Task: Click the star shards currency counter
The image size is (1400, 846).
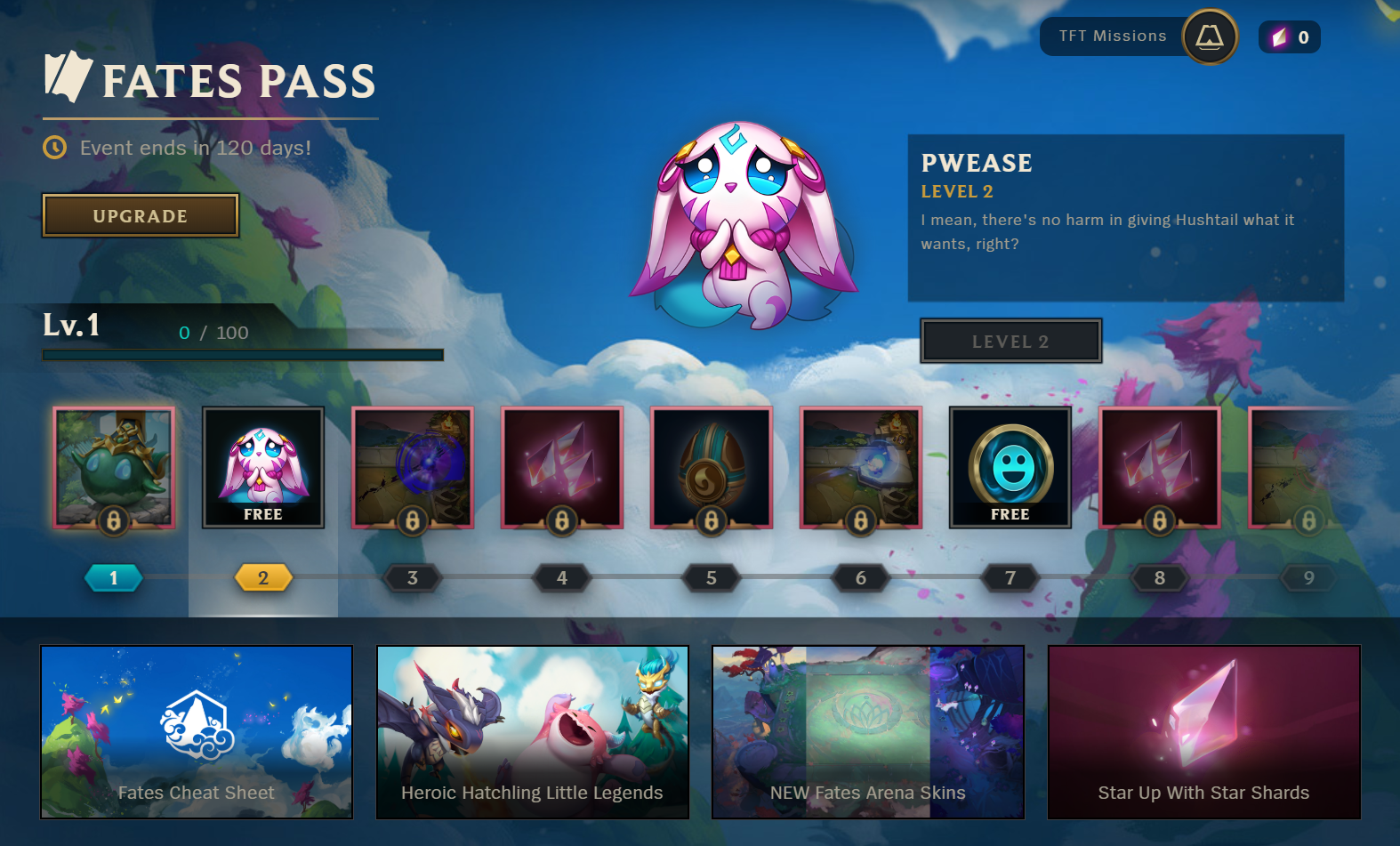Action: pyautogui.click(x=1290, y=37)
